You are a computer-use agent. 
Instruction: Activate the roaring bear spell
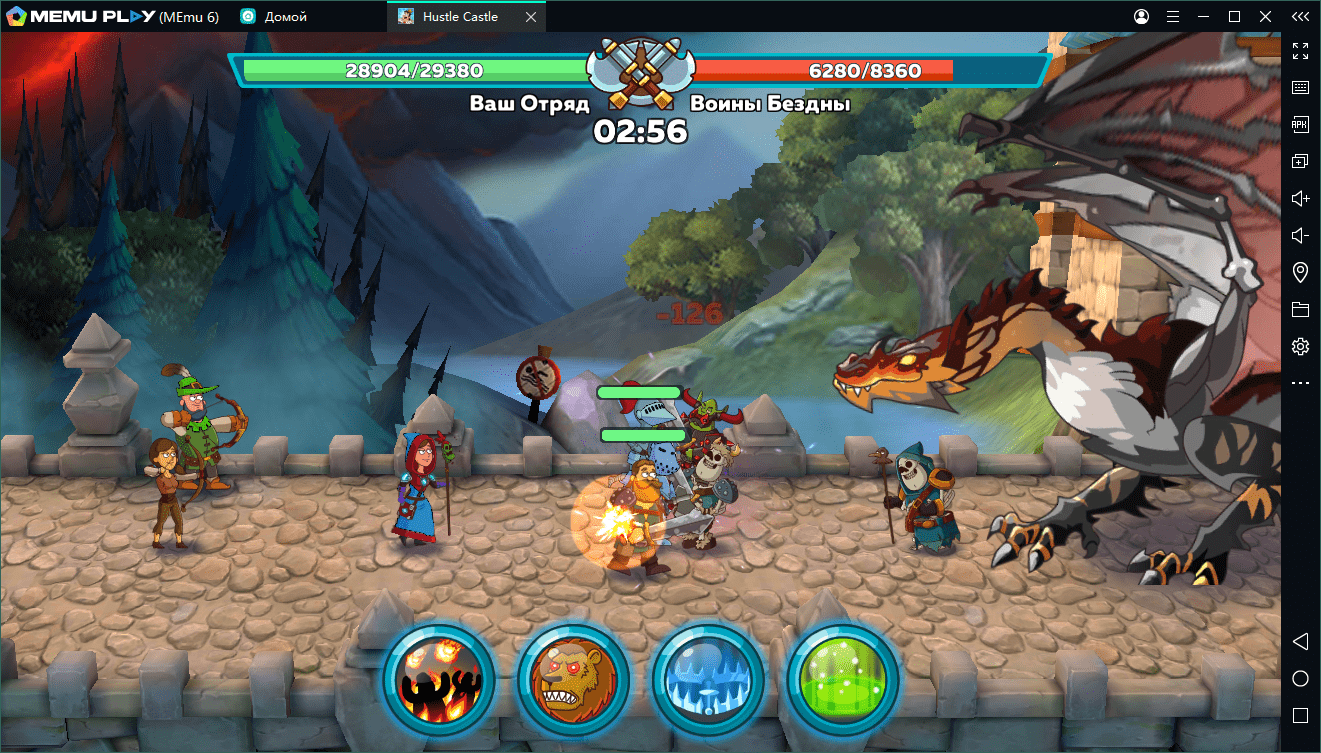572,679
